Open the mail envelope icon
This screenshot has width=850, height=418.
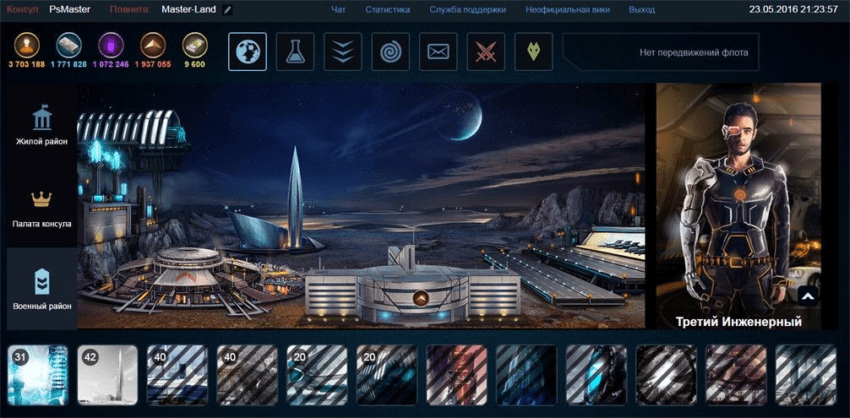coord(438,52)
